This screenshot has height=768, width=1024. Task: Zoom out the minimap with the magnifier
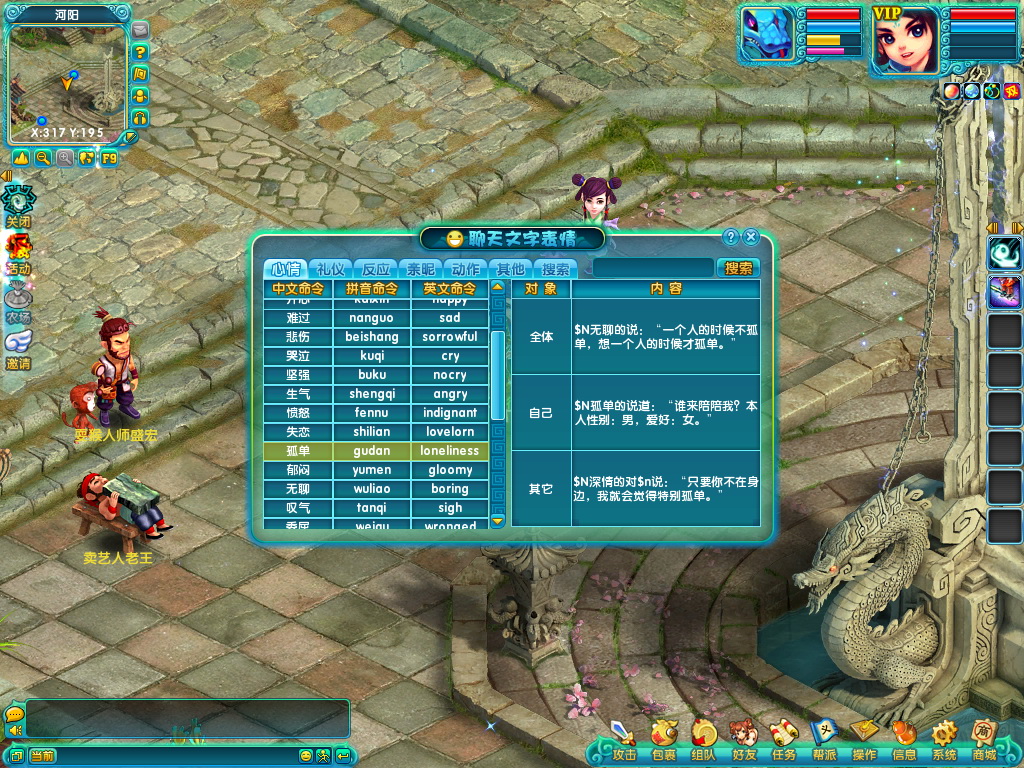click(x=43, y=158)
